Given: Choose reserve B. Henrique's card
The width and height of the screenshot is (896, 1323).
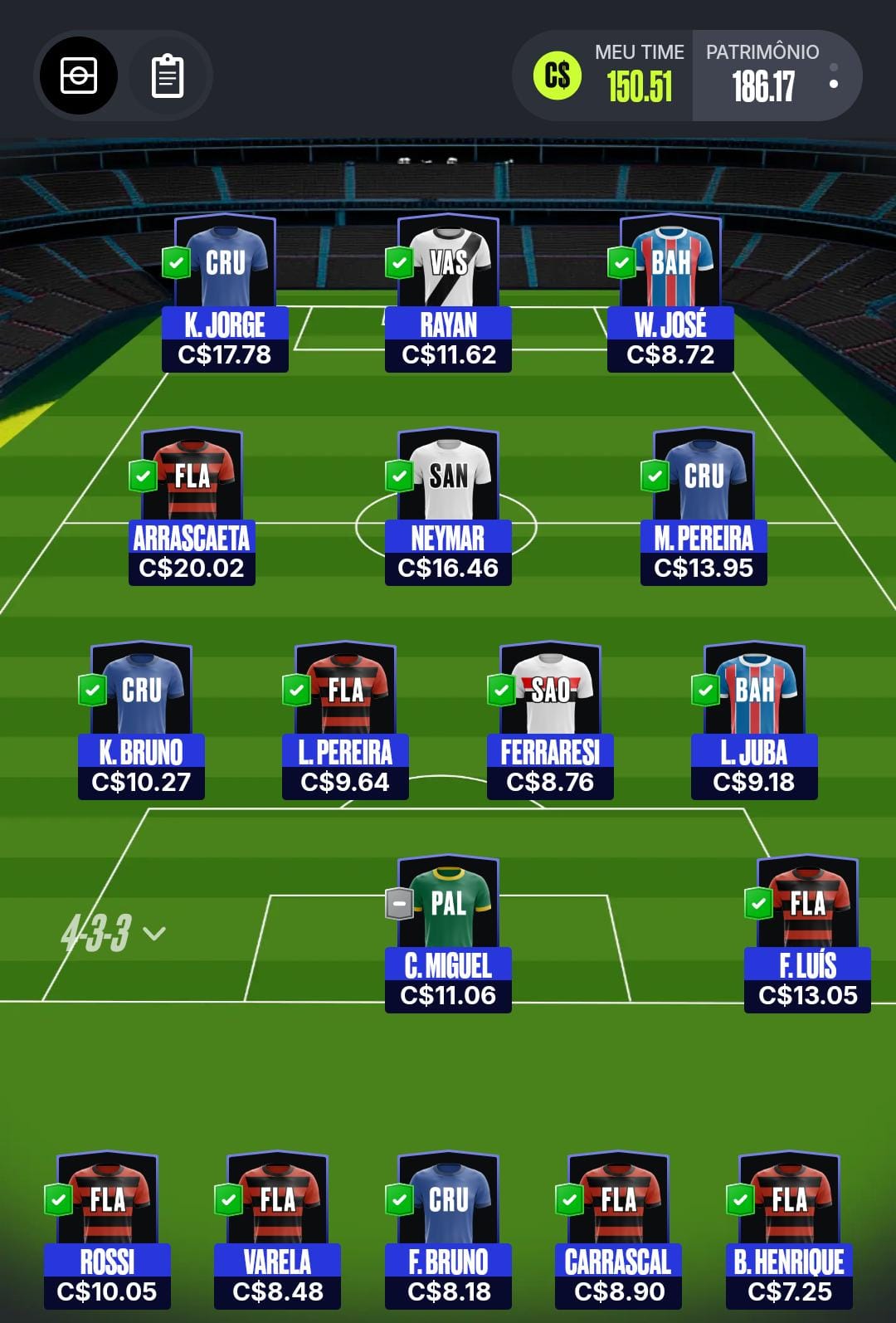Looking at the screenshot, I should pyautogui.click(x=789, y=1229).
